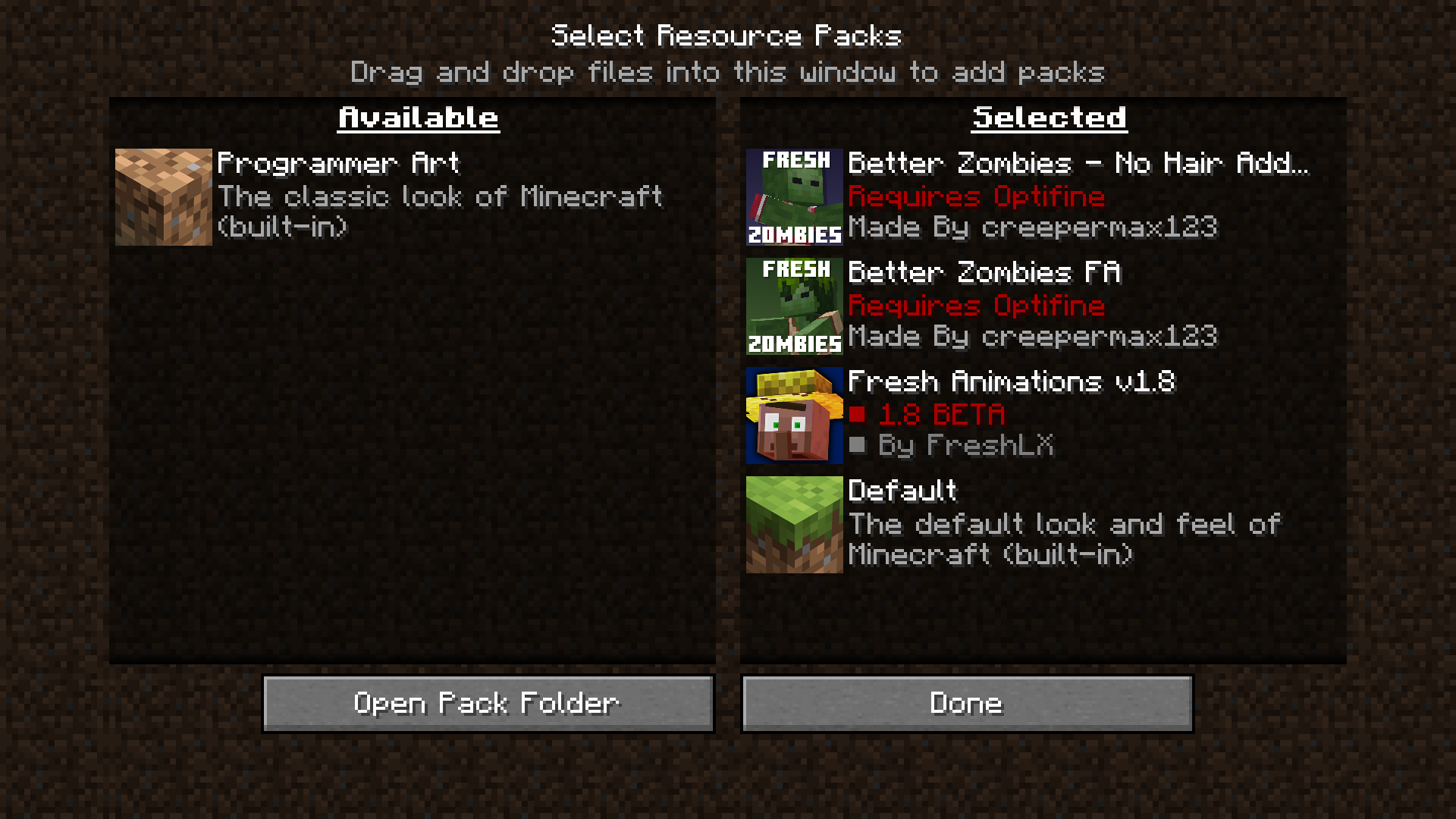Click Open Pack Folder

[x=488, y=703]
